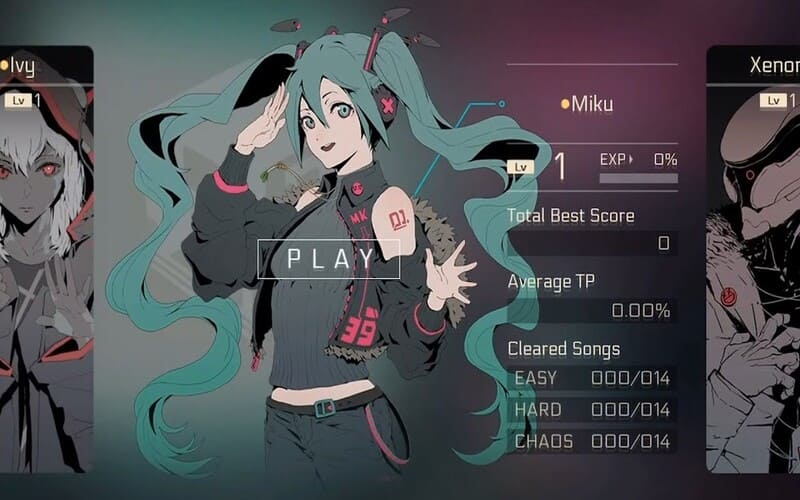Open the HARD cleared songs row
The height and width of the screenshot is (500, 800).
click(592, 410)
